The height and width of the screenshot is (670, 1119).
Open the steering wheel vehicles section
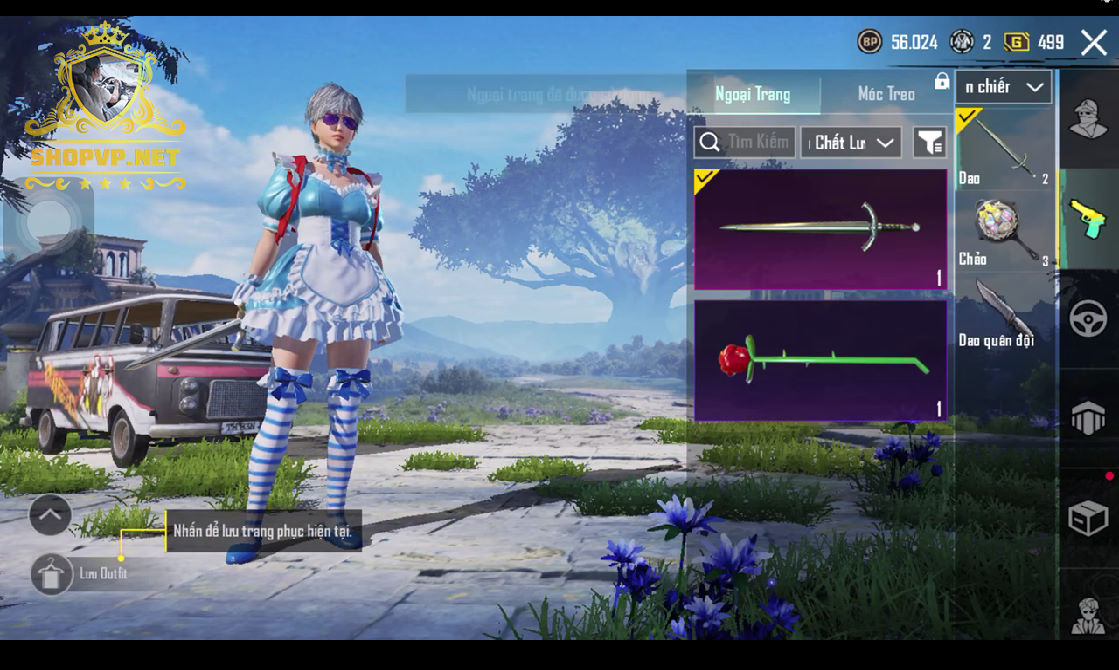point(1088,319)
